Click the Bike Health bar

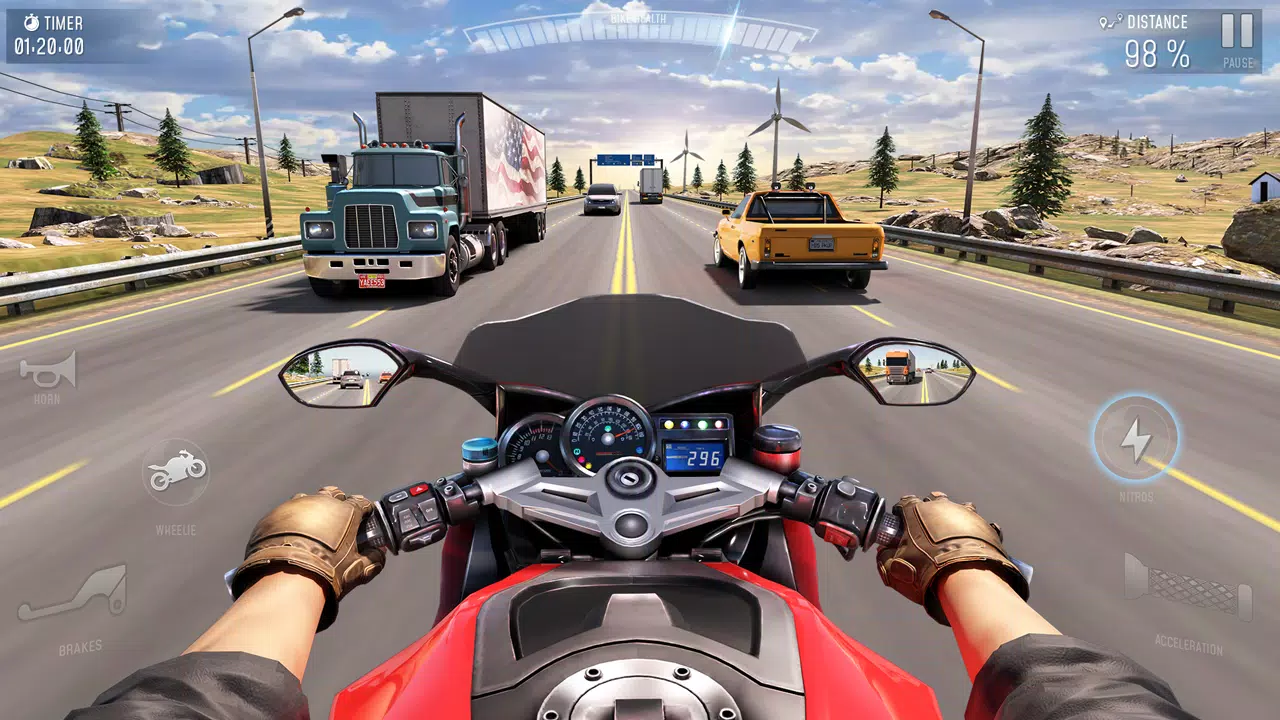coord(640,32)
